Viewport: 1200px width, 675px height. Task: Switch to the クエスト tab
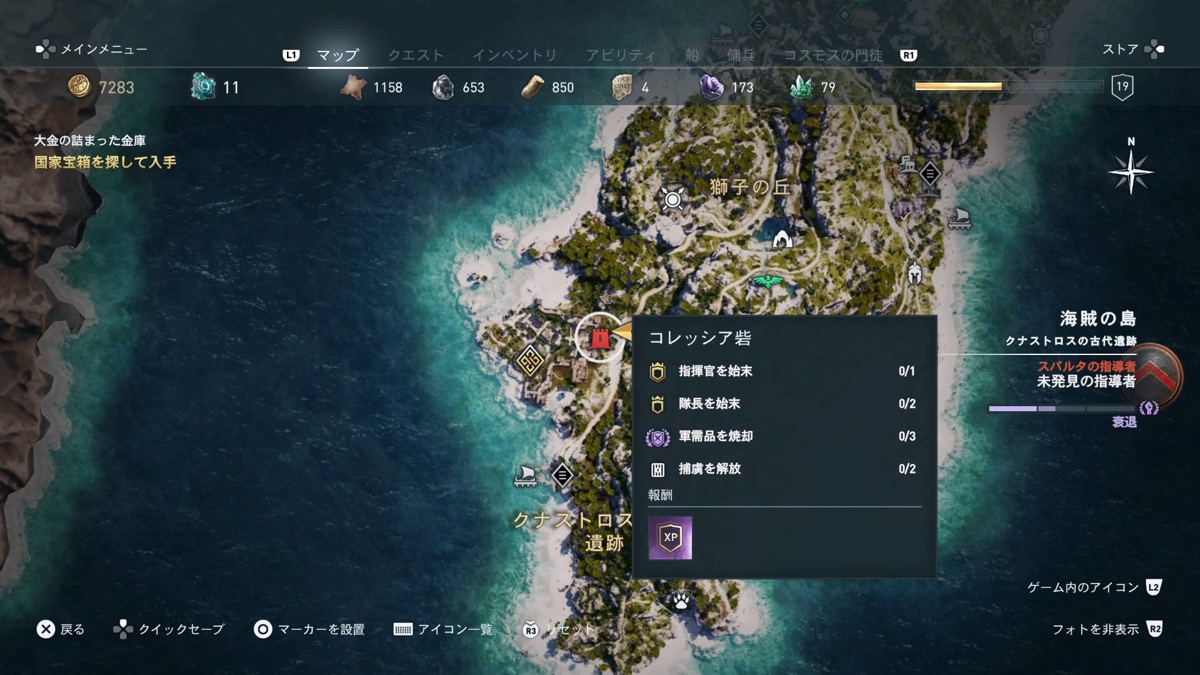[415, 55]
